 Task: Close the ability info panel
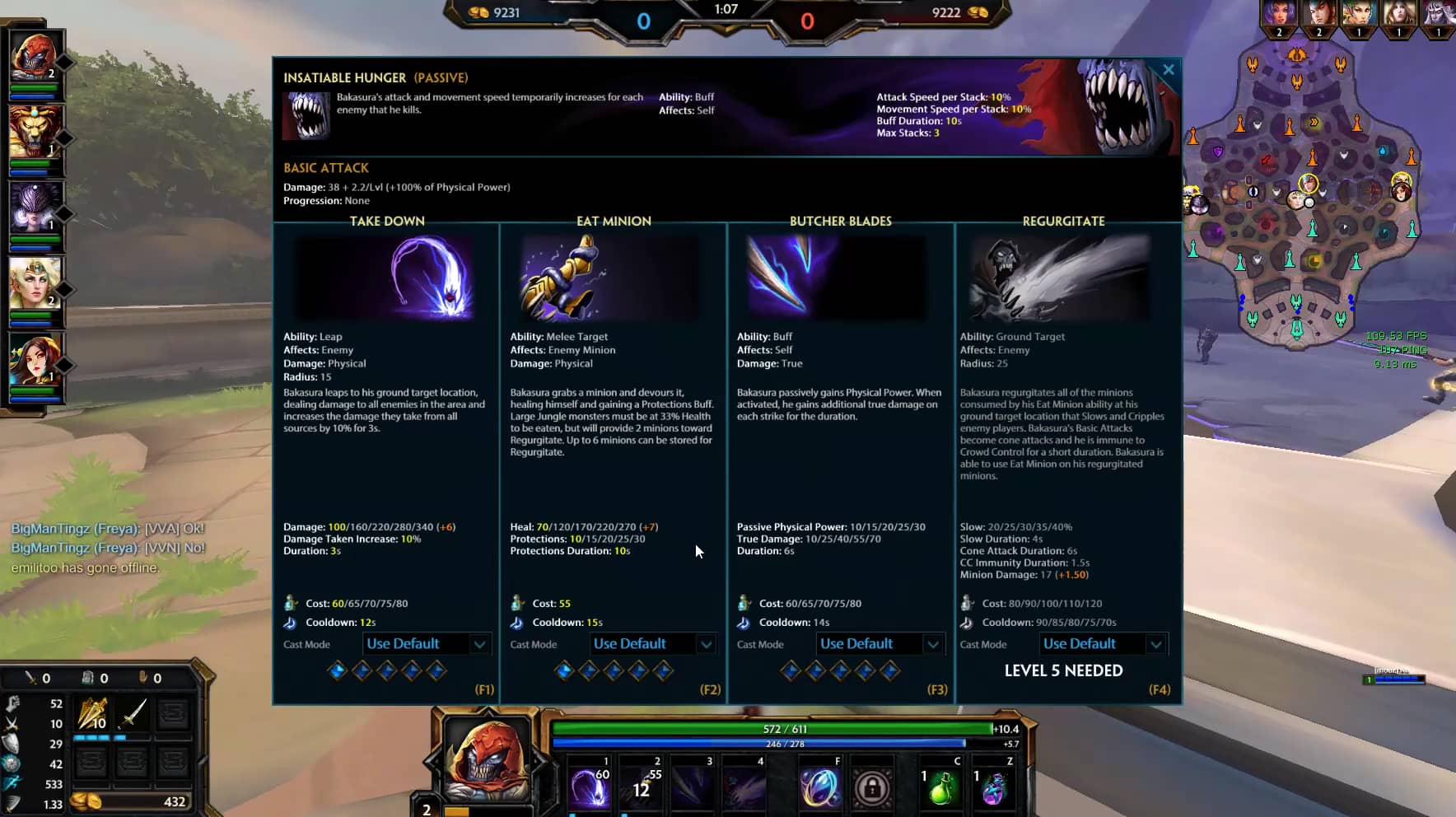pyautogui.click(x=1168, y=70)
